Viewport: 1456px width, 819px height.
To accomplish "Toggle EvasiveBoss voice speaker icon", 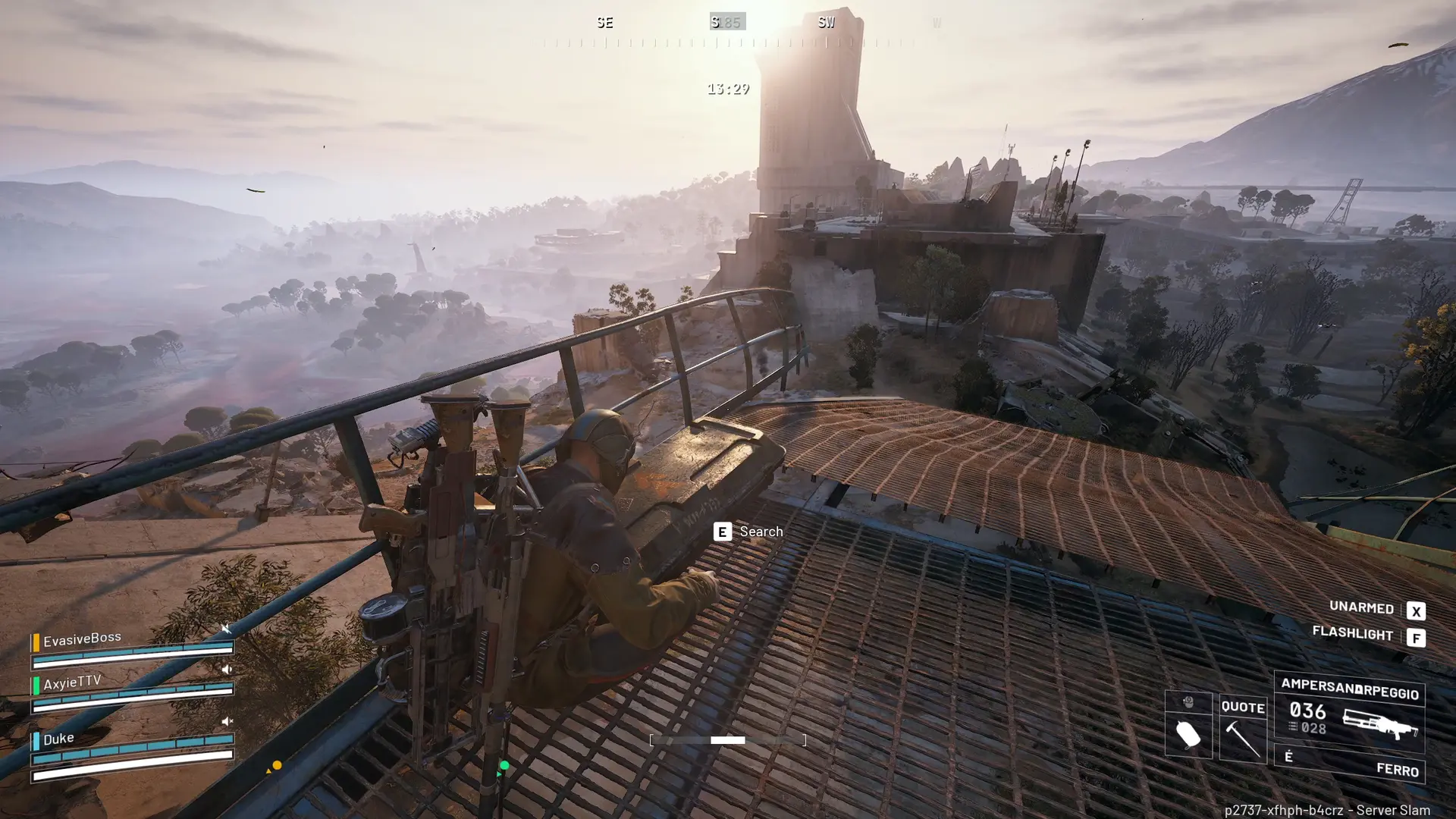I will (x=226, y=629).
